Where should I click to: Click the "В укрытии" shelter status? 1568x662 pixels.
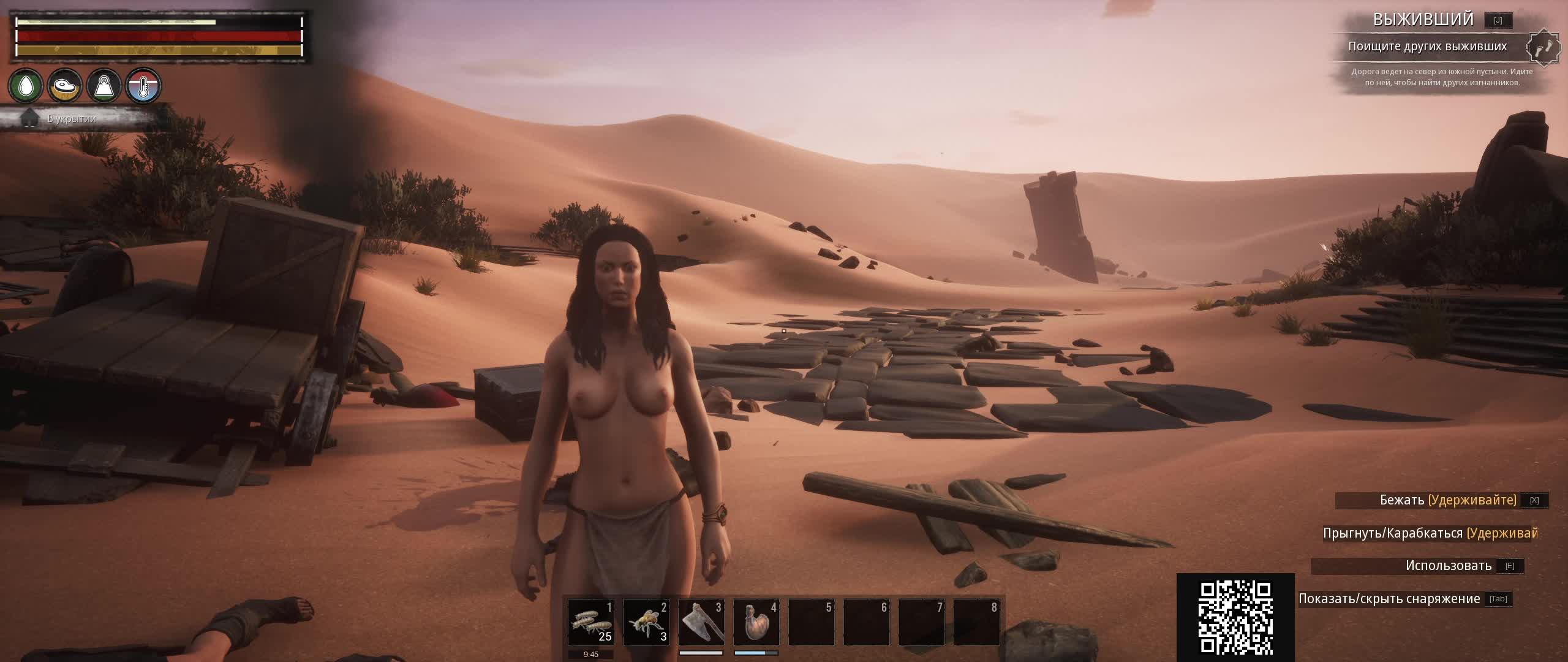click(x=72, y=118)
